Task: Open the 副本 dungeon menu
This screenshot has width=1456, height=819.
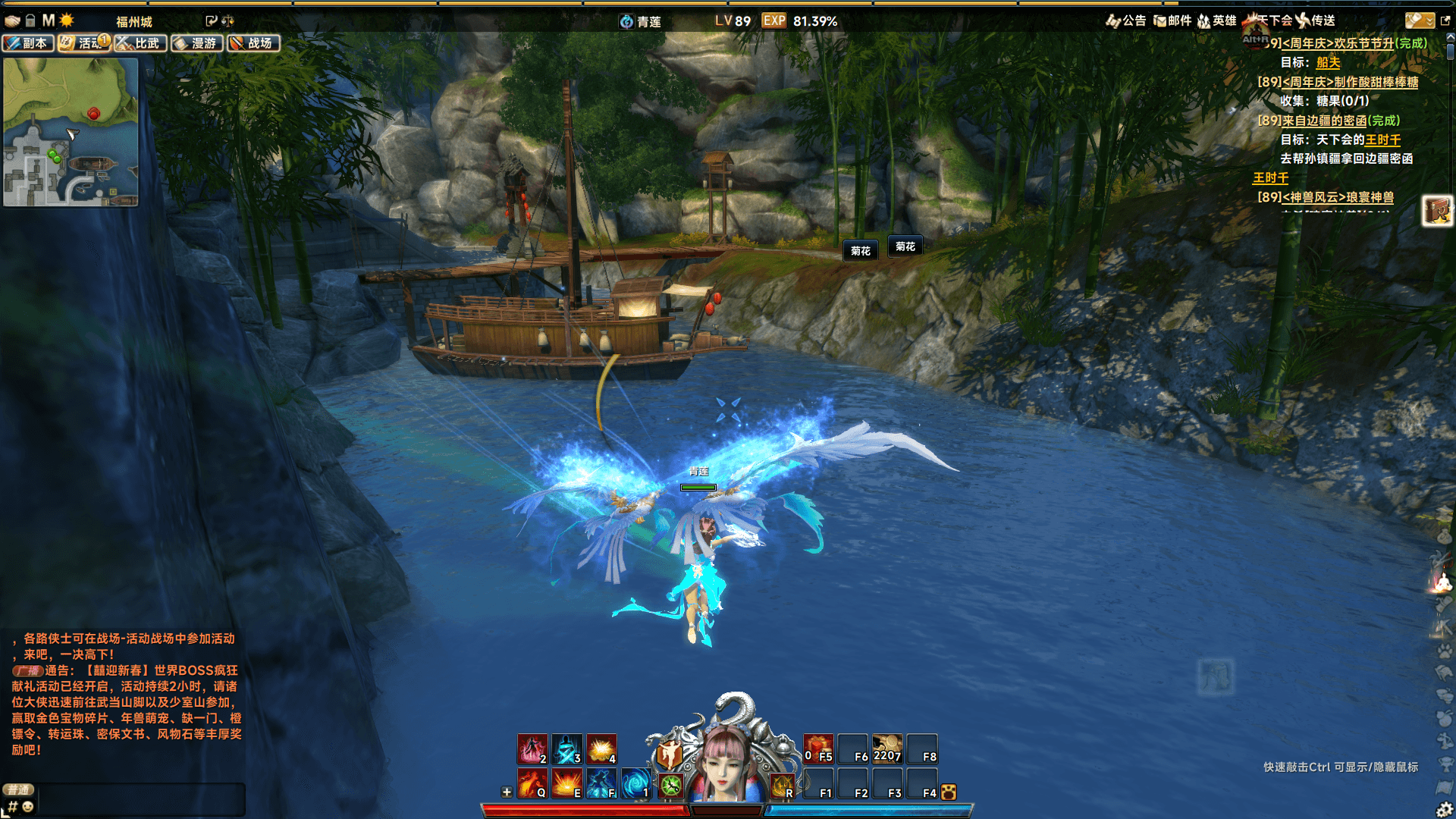Action: pos(28,43)
